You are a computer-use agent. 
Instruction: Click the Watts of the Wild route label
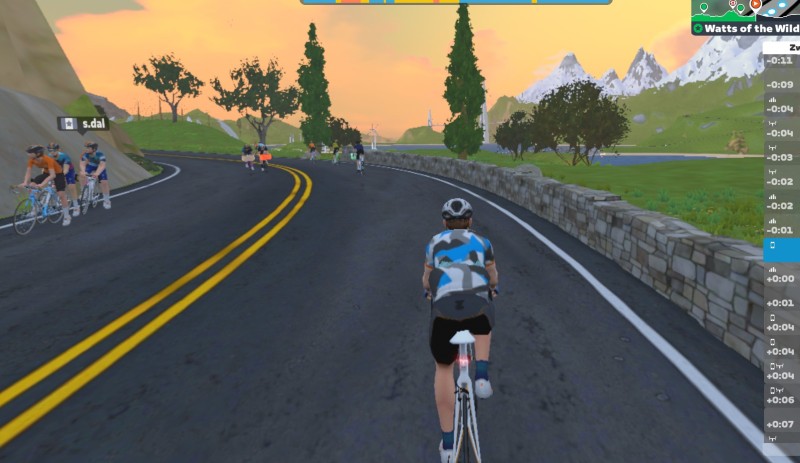[745, 29]
